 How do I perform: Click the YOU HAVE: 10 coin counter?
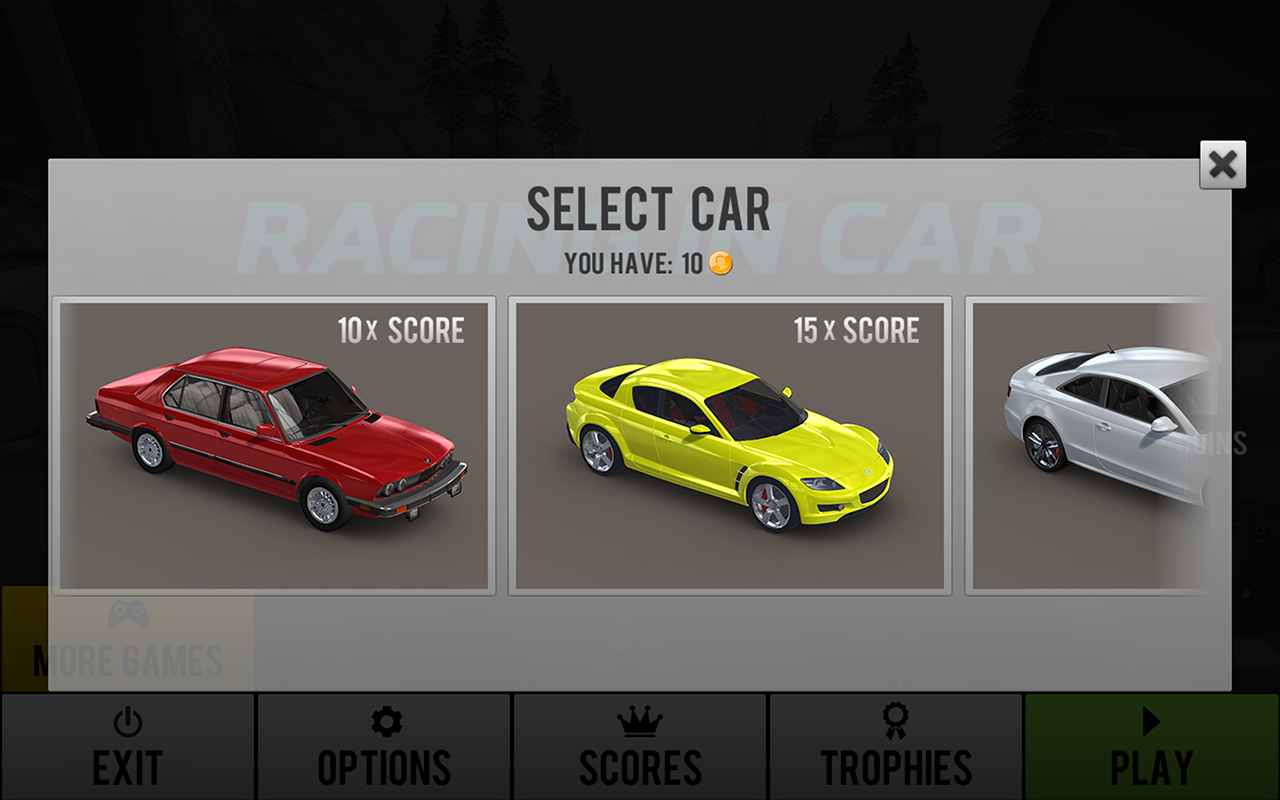650,265
